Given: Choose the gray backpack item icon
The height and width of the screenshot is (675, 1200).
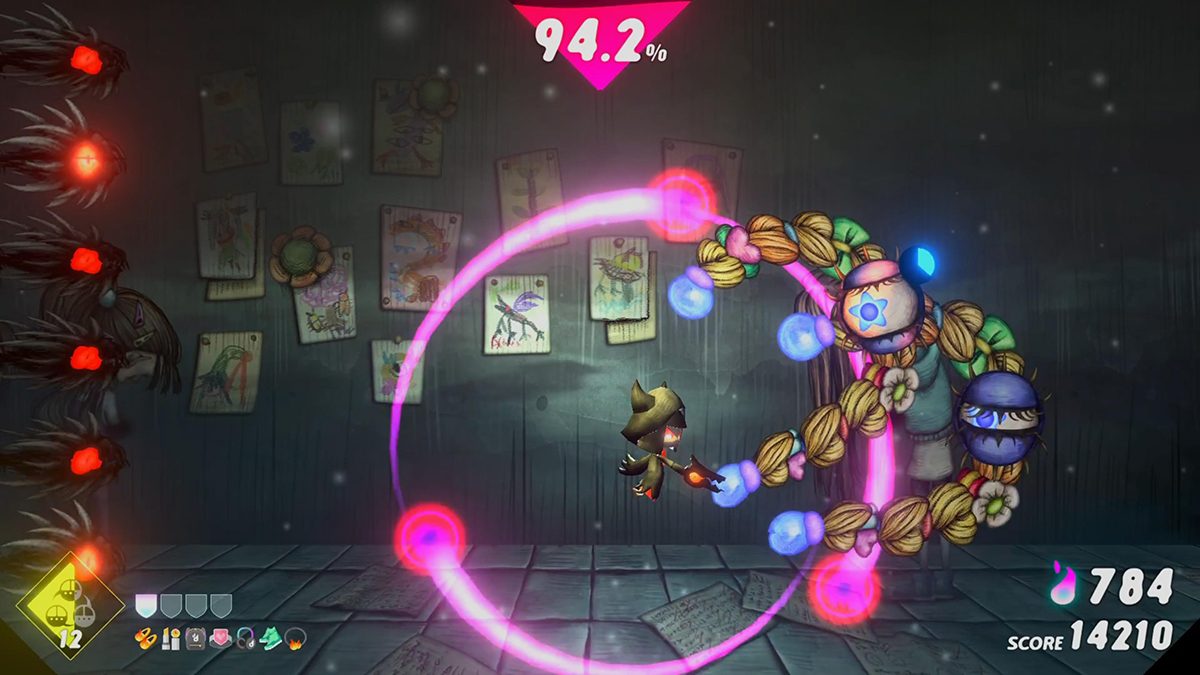Looking at the screenshot, I should pyautogui.click(x=195, y=636).
